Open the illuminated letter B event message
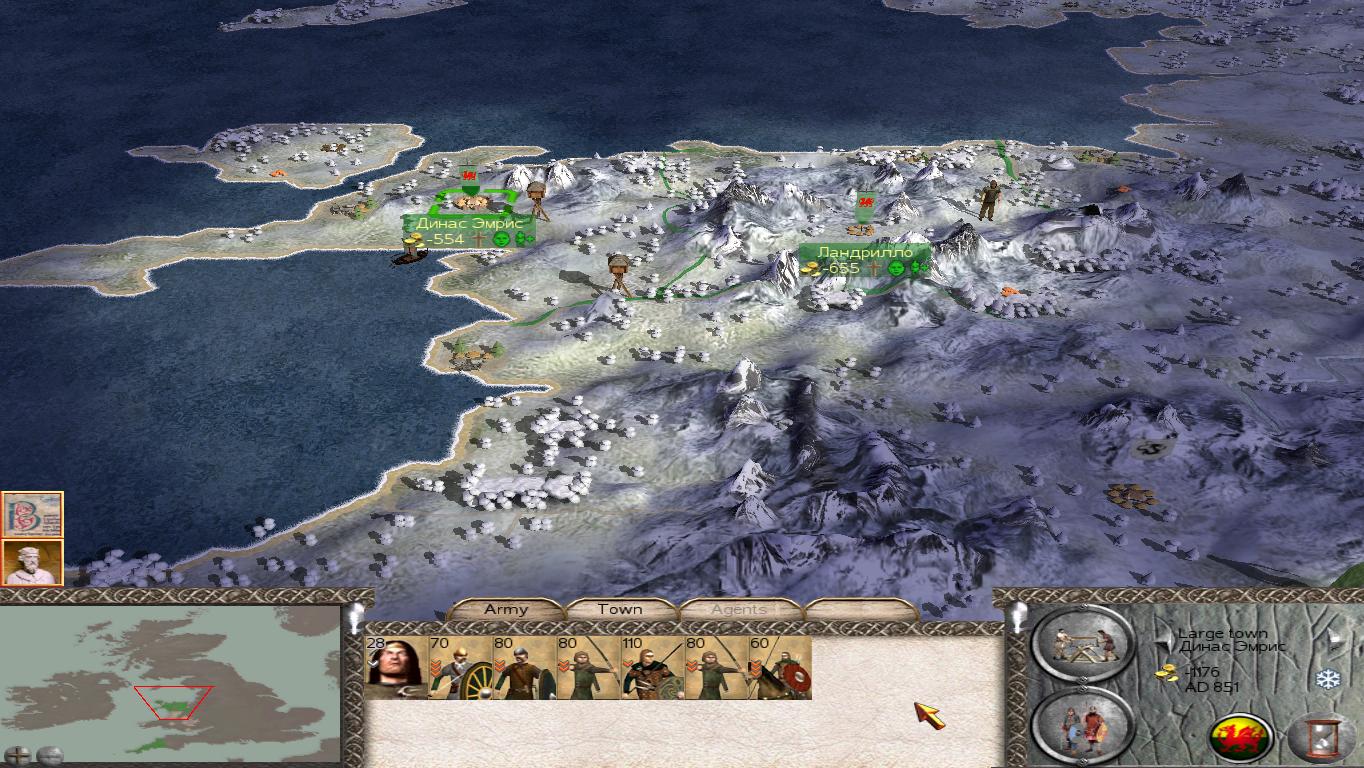Viewport: 1364px width, 768px height. [x=32, y=514]
